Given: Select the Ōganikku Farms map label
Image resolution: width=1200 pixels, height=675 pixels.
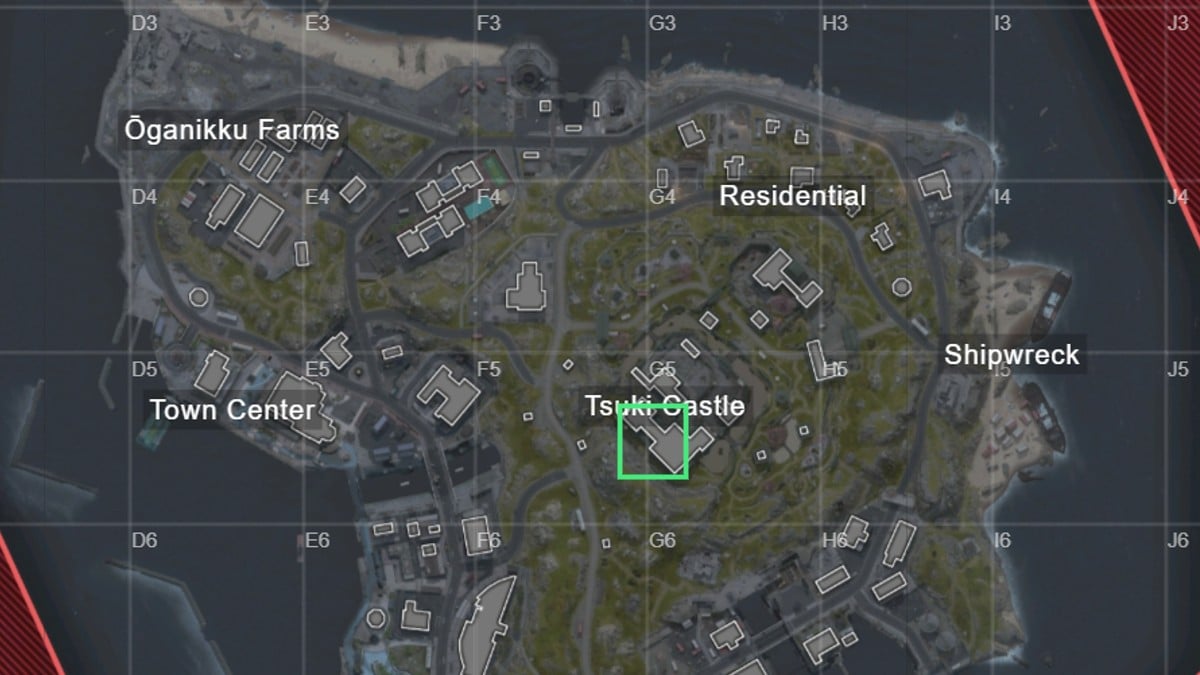Looking at the screenshot, I should coord(231,131).
